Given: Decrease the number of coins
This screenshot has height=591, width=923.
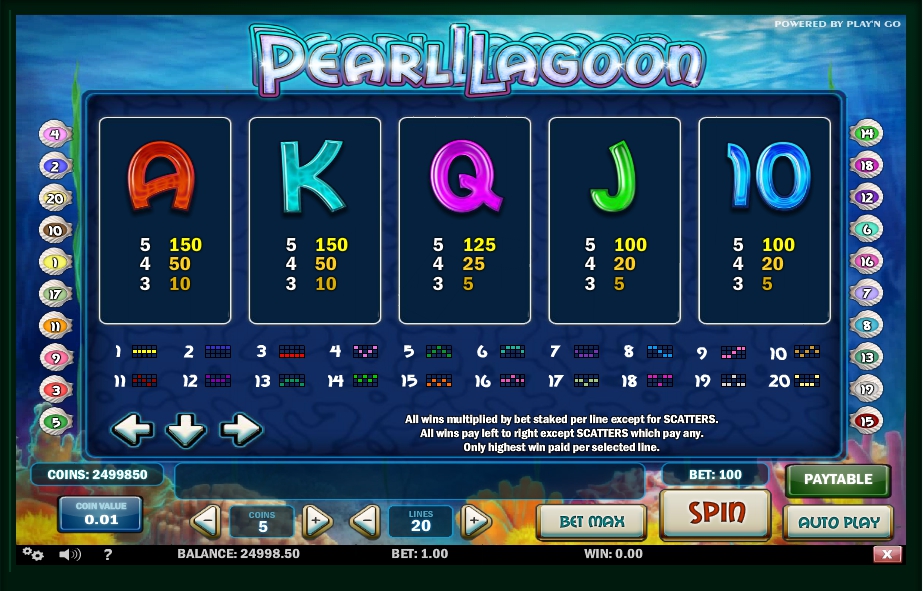Looking at the screenshot, I should pos(206,521).
